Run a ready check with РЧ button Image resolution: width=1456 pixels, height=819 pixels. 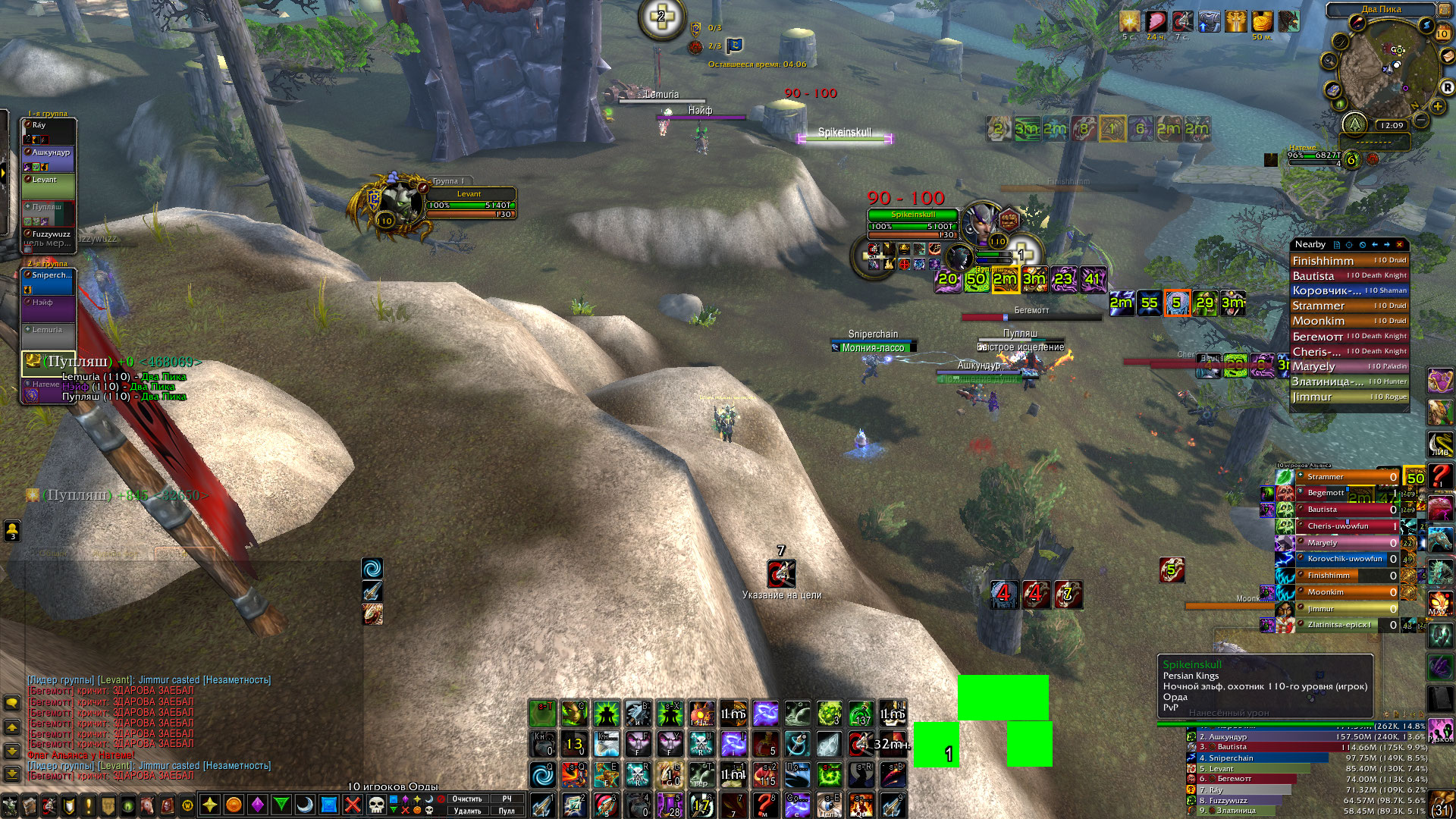(x=507, y=799)
